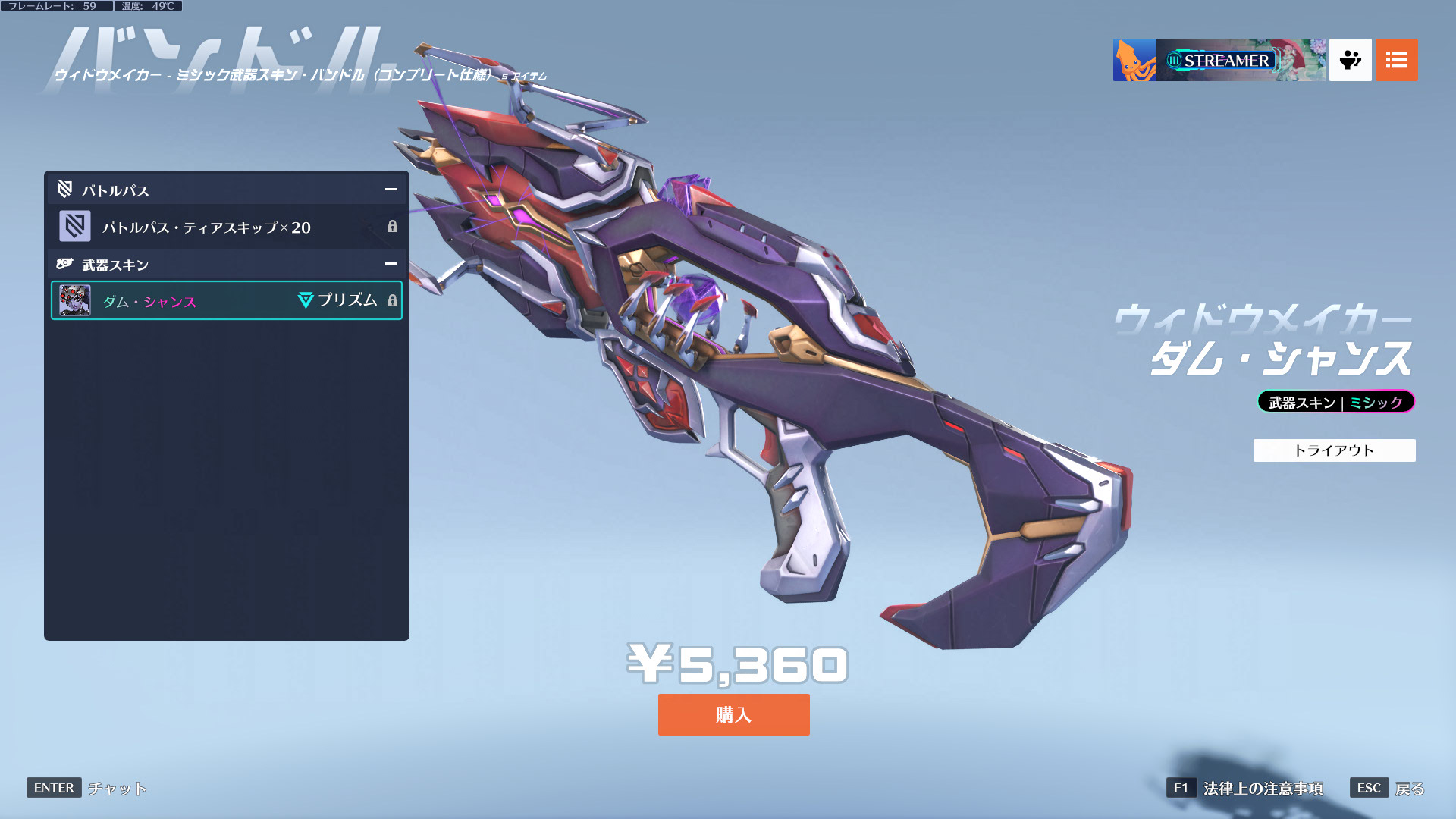Open the orange list menu button
This screenshot has height=819, width=1456.
pyautogui.click(x=1396, y=60)
